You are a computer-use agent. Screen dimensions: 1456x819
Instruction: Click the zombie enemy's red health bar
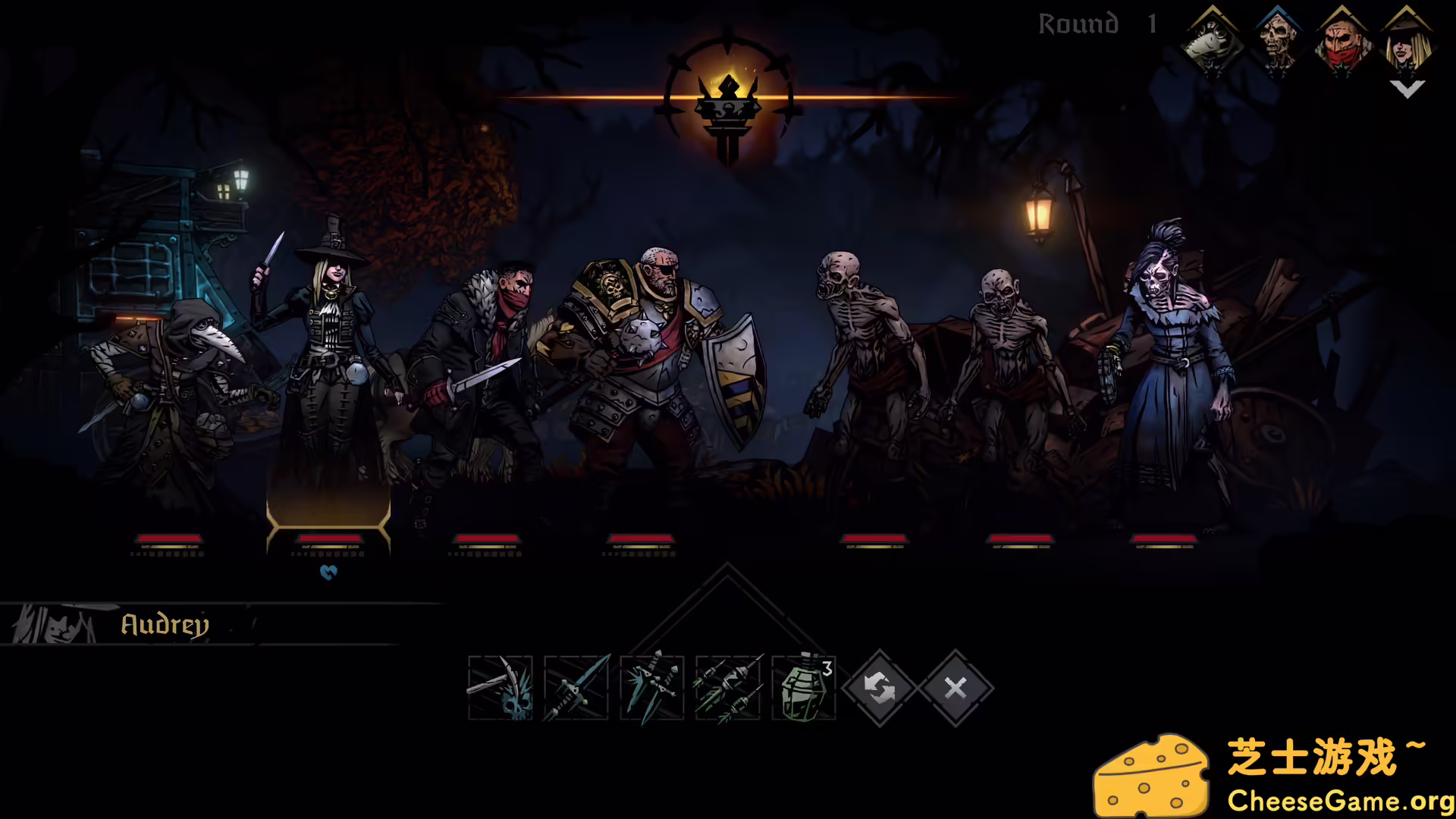(x=874, y=539)
